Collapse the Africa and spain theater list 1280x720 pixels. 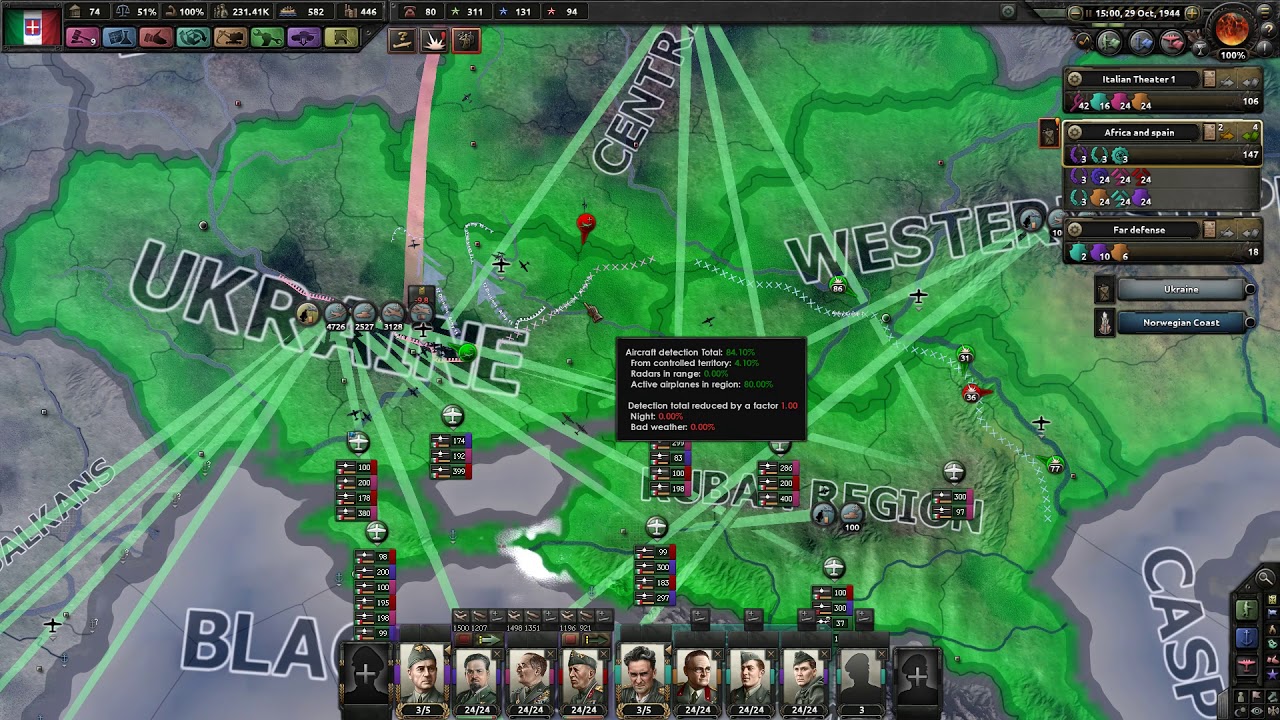[1250, 134]
